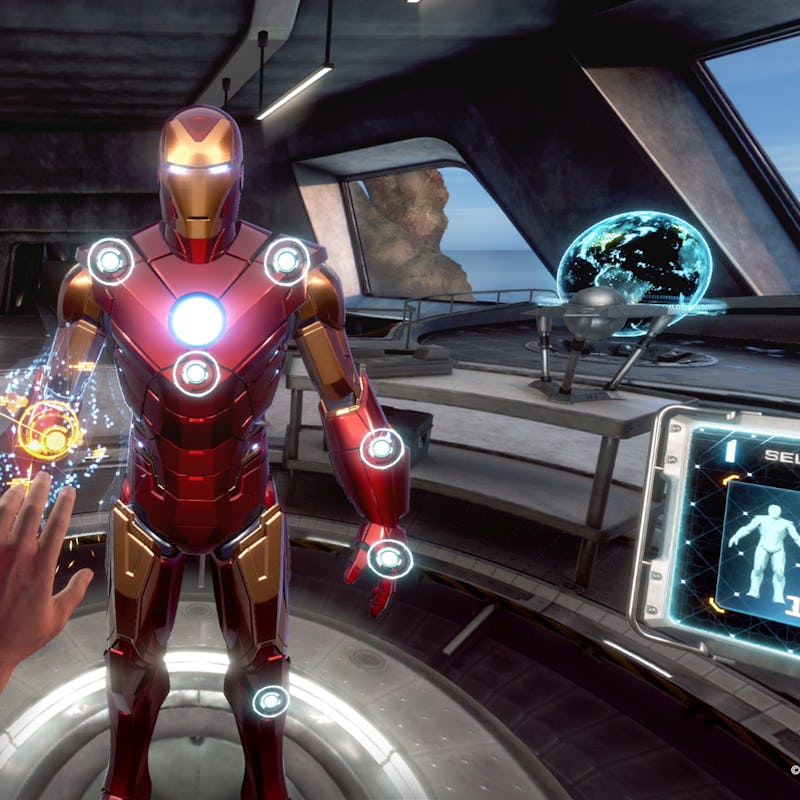800x800 pixels.
Task: Select the shoulder node beside the window
Action: (287, 261)
